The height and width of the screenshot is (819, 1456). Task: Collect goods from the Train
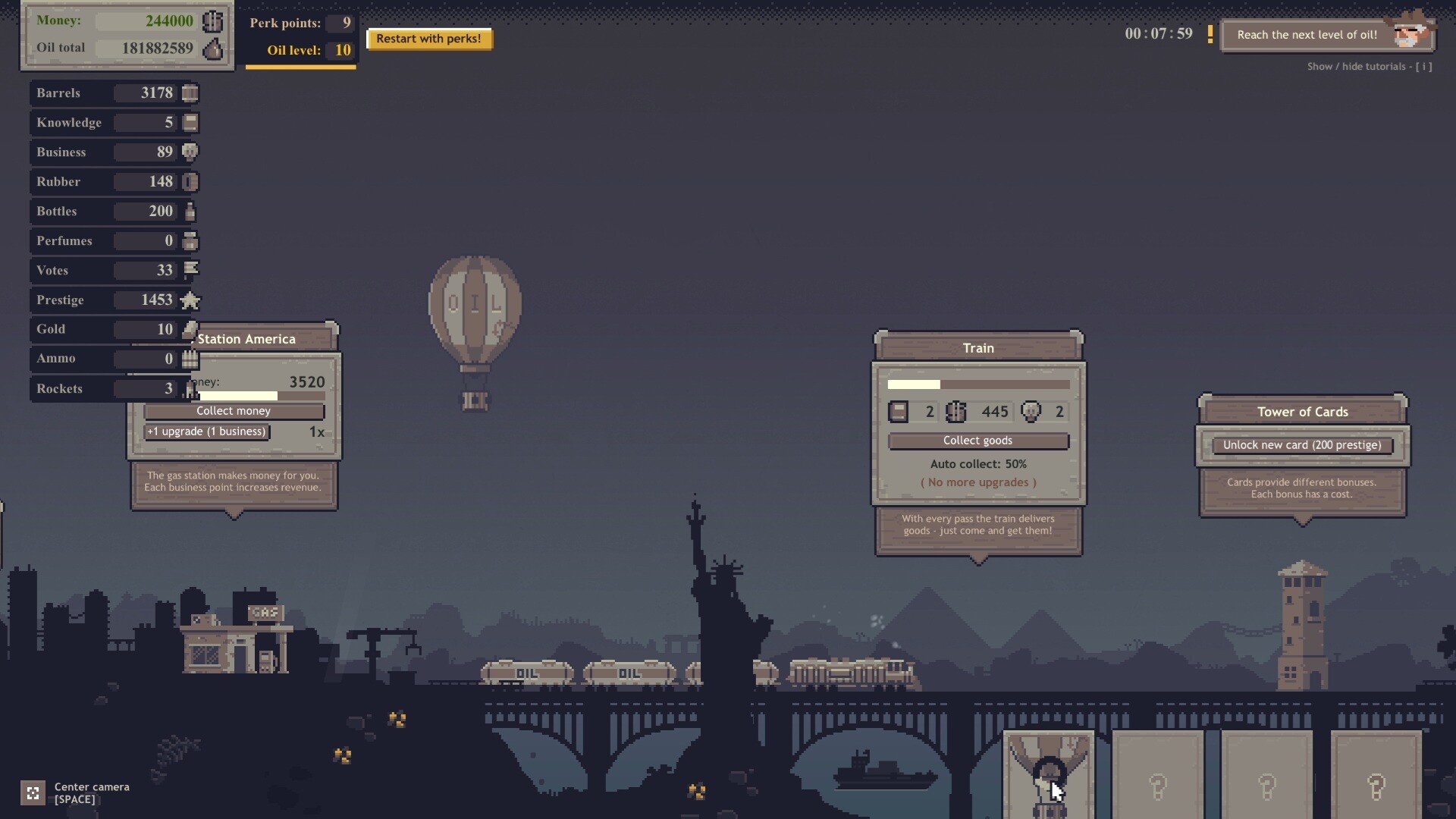pos(977,441)
